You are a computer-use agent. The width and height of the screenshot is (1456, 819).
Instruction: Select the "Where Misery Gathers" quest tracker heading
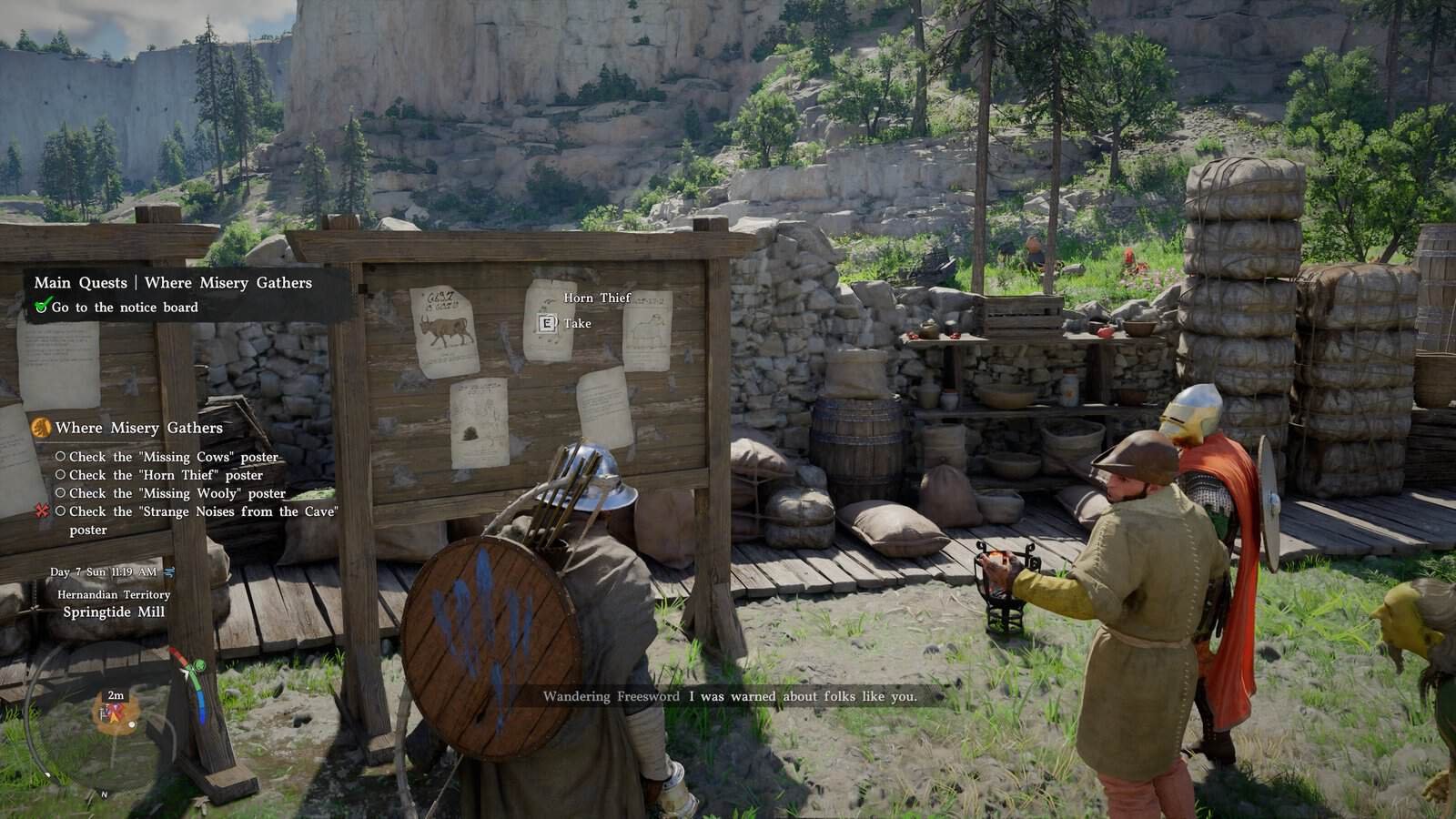coord(138,428)
